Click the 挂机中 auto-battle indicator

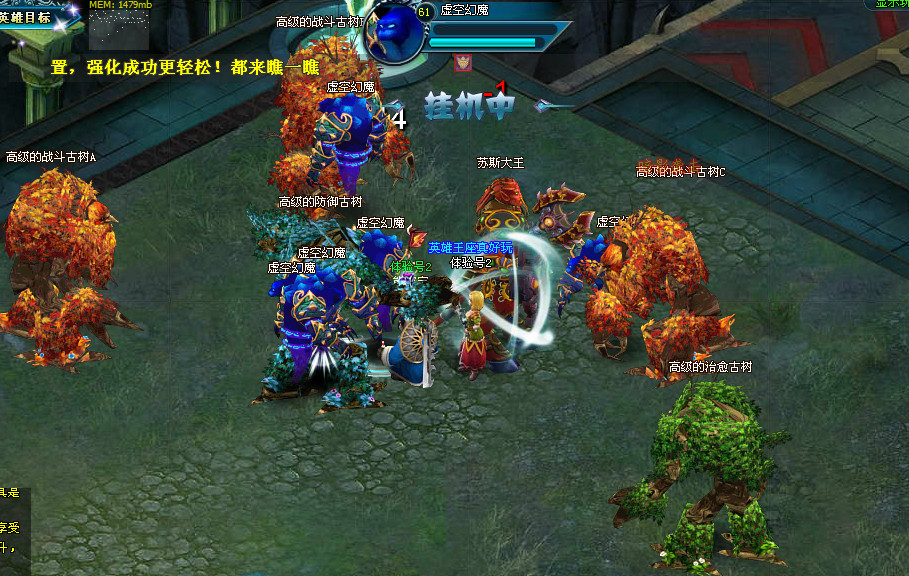(x=469, y=105)
